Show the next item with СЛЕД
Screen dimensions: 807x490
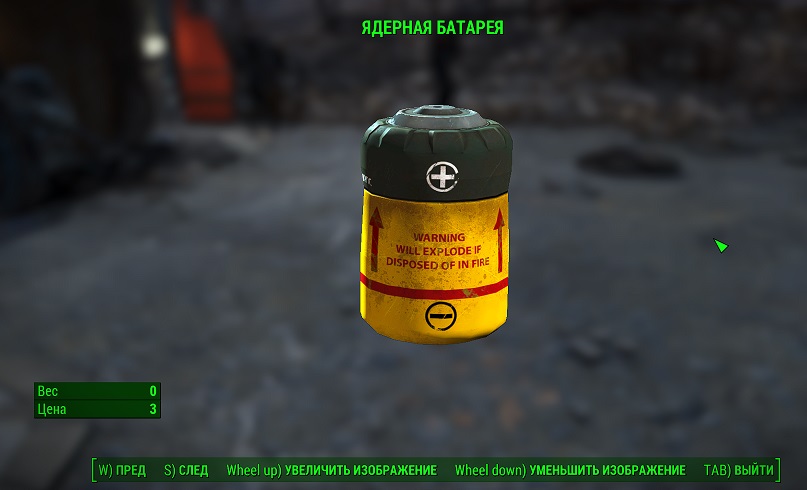[x=186, y=470]
